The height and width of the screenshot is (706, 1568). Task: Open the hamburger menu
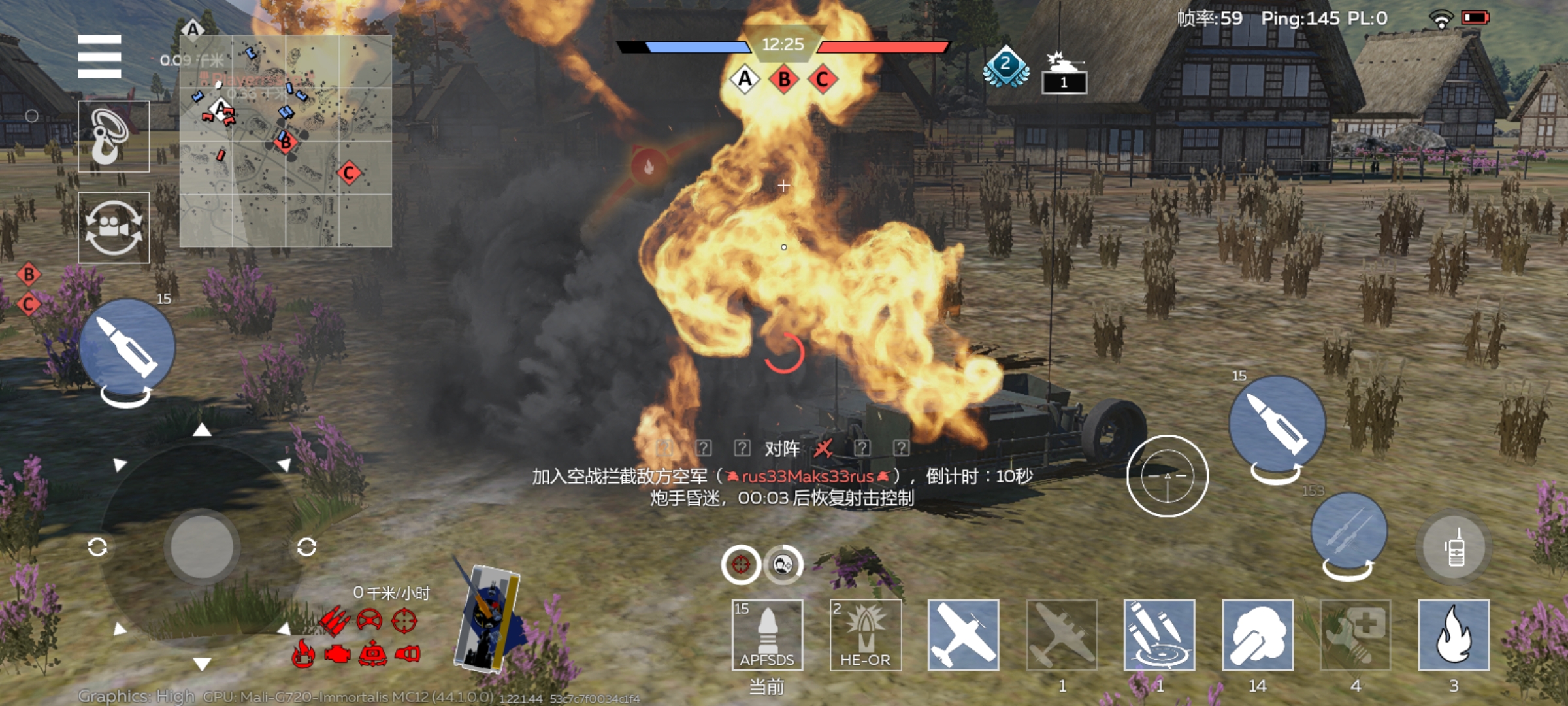tap(99, 56)
